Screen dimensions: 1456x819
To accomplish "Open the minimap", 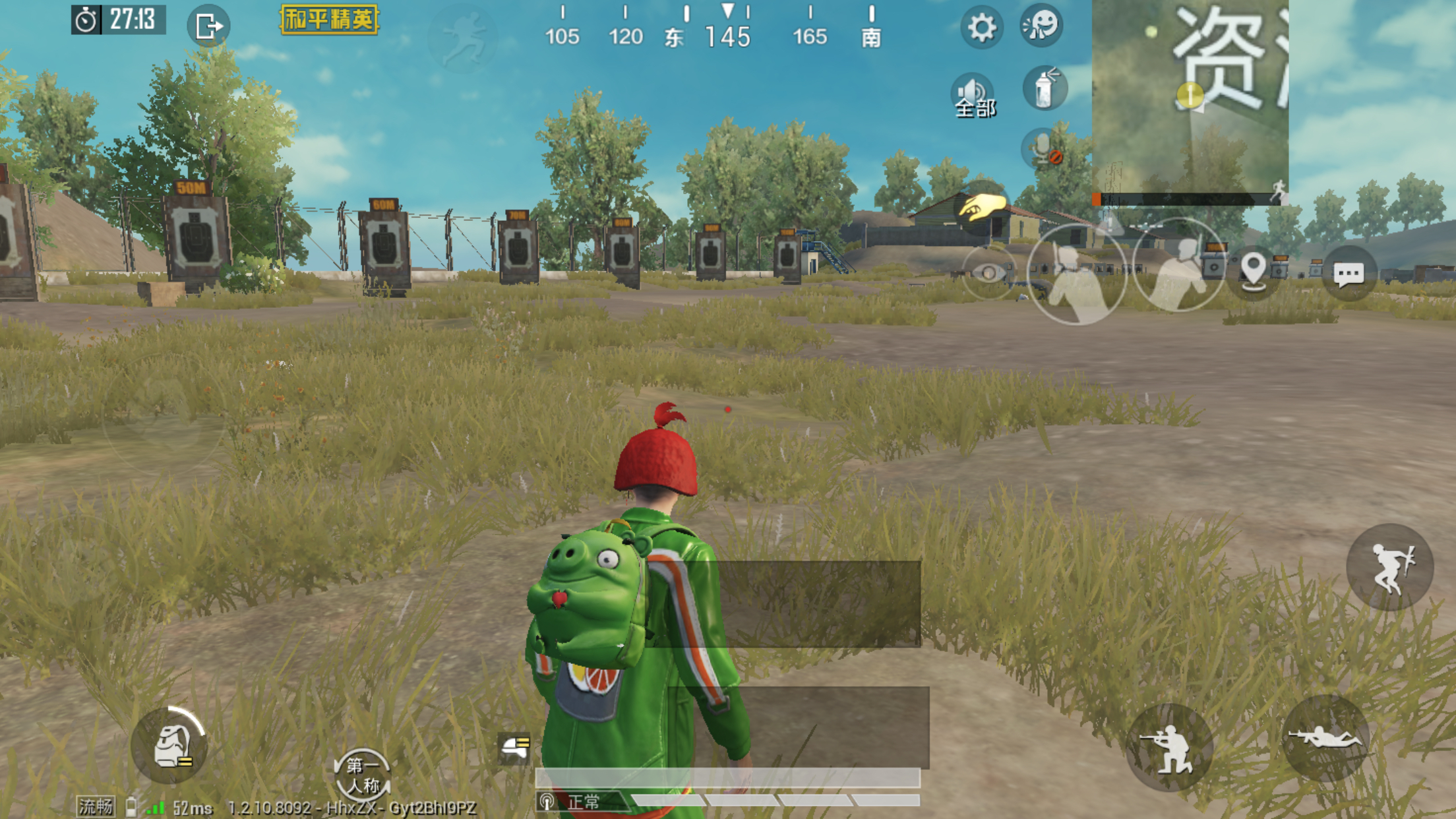I will coord(1190,98).
